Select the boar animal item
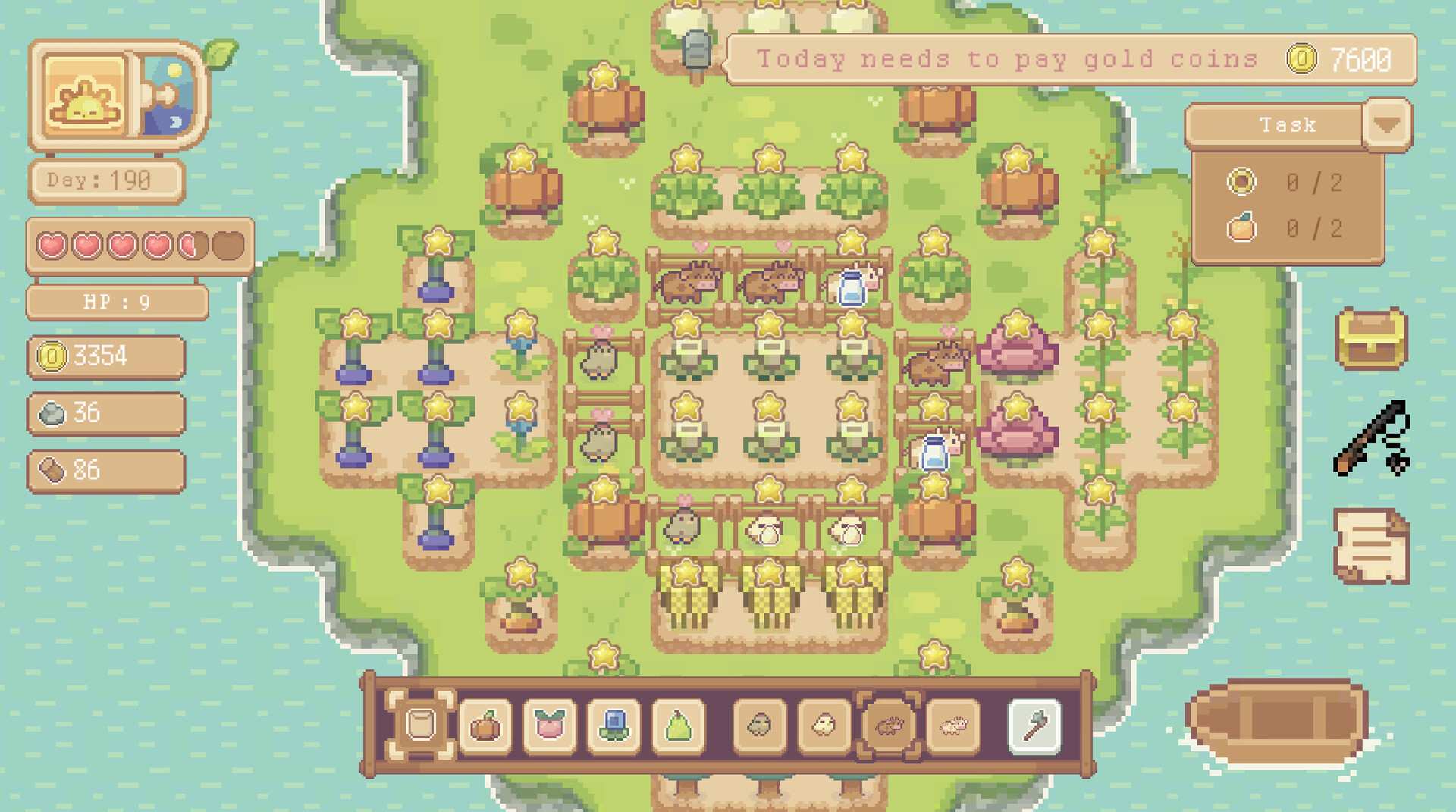Image resolution: width=1456 pixels, height=812 pixels. [889, 724]
